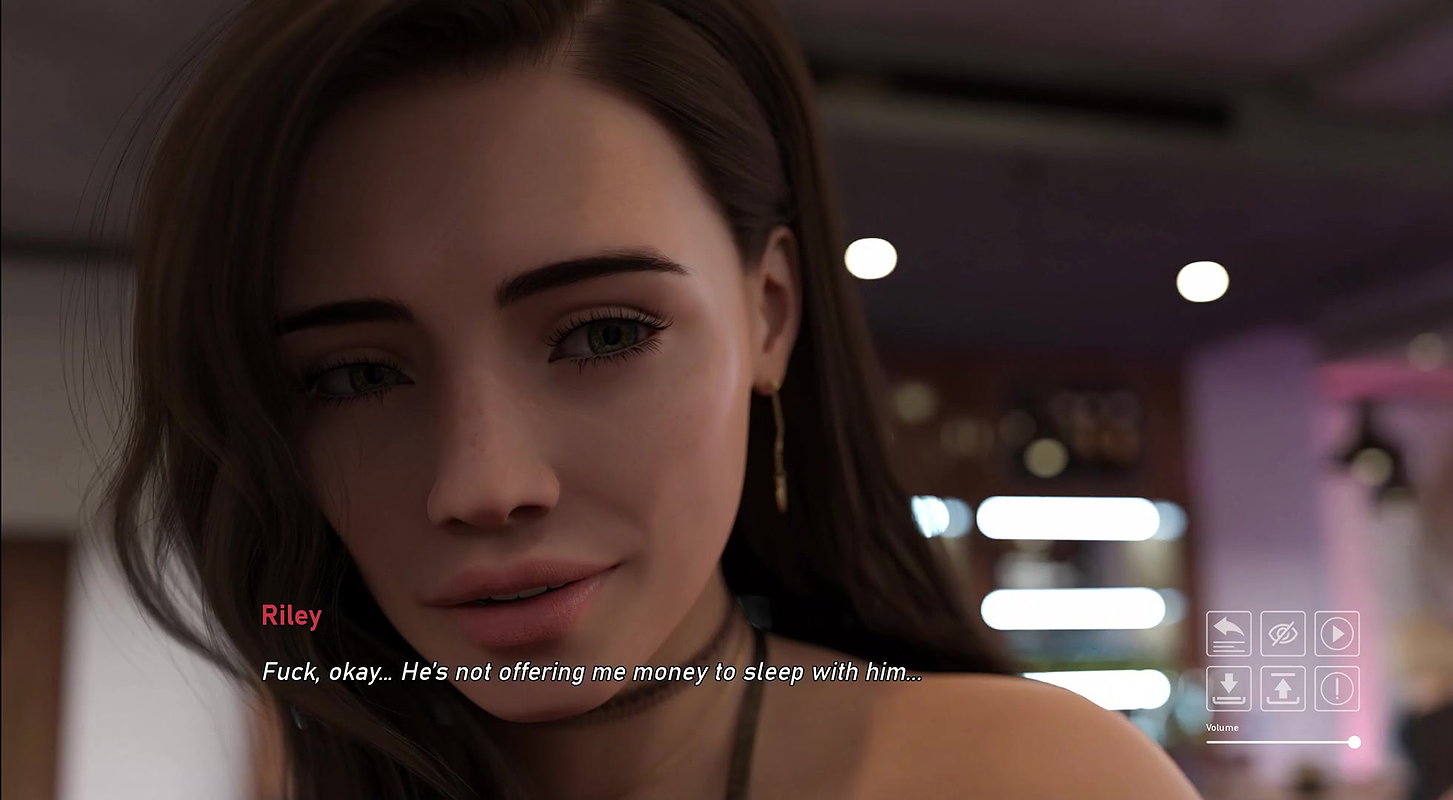The width and height of the screenshot is (1453, 800).
Task: Click the exclamation mark circle icon
Action: [1337, 688]
